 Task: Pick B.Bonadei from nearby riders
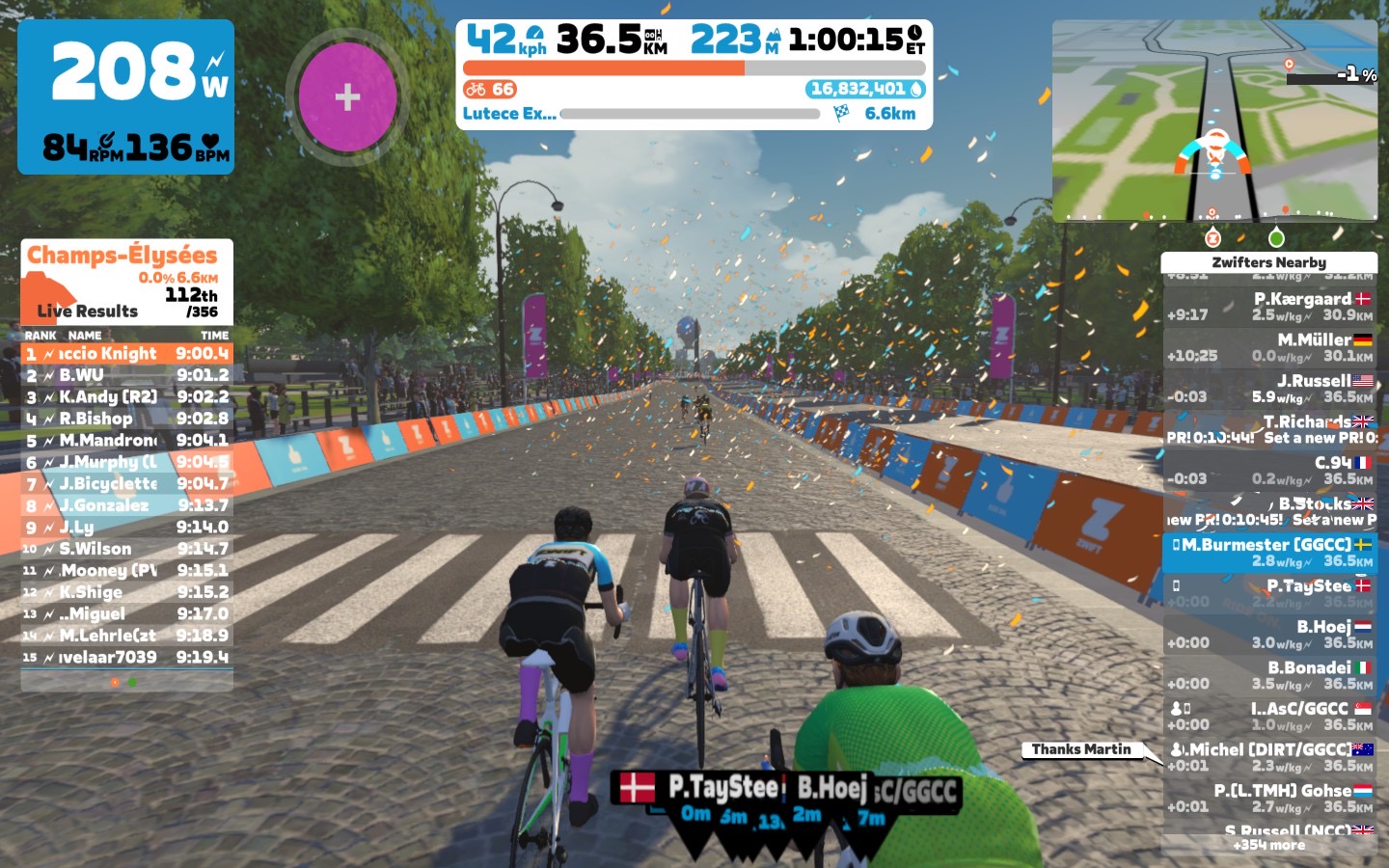pos(1269,675)
